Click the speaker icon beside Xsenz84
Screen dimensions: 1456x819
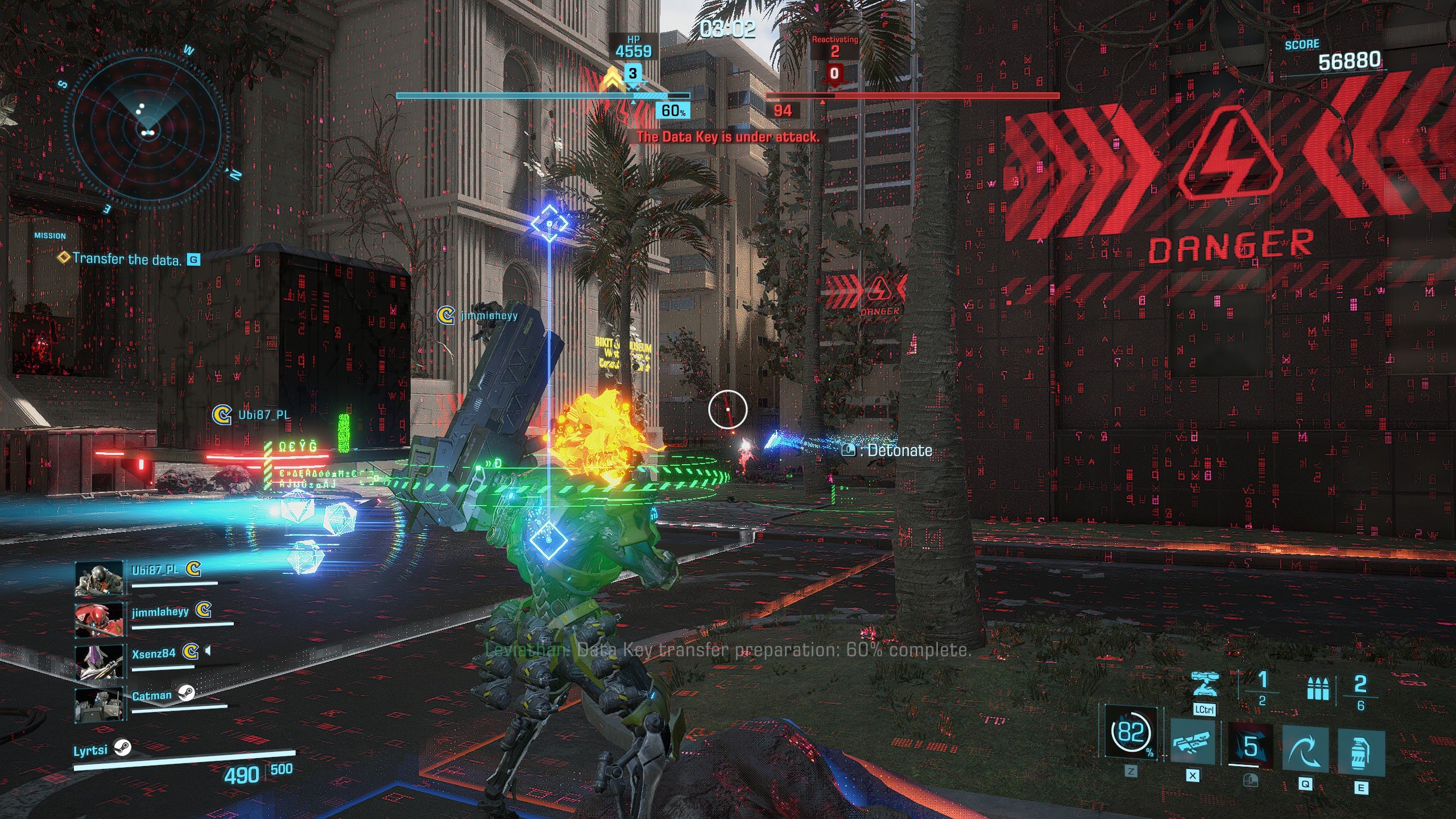pyautogui.click(x=208, y=651)
